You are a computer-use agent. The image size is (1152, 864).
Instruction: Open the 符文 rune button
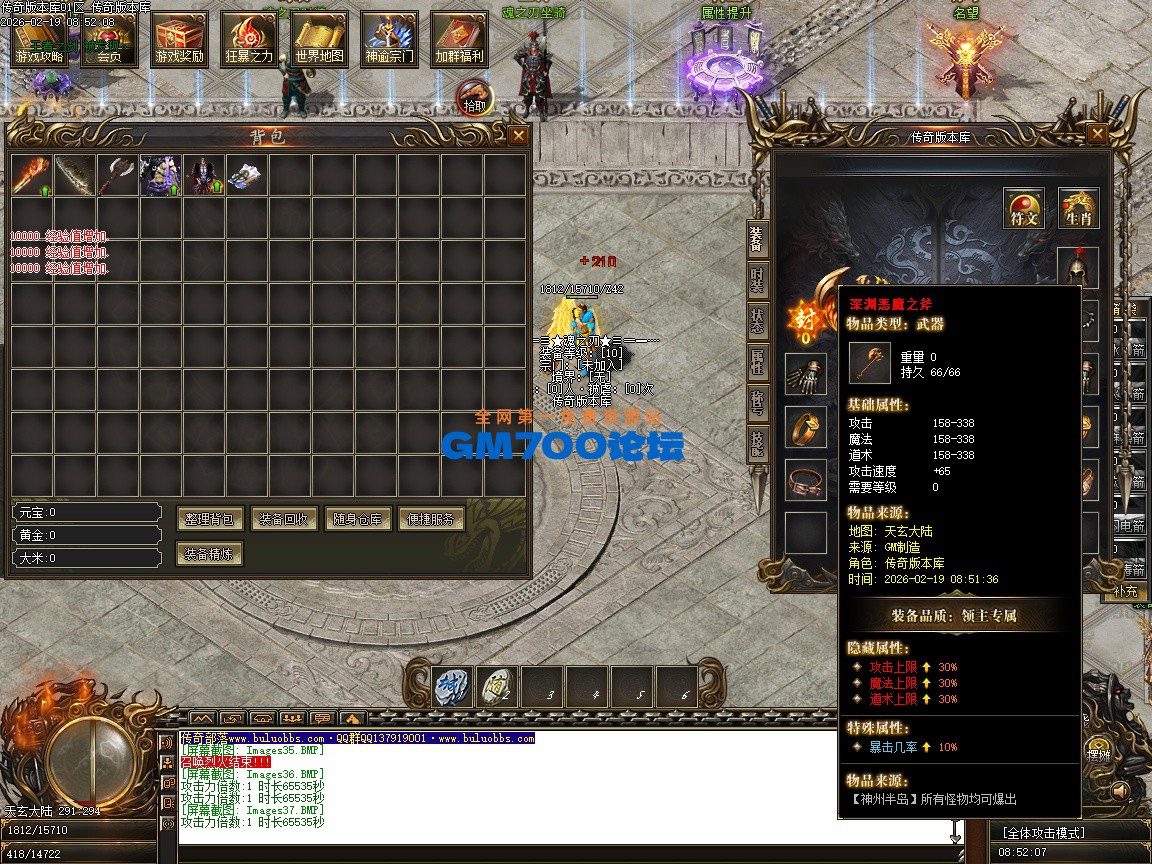point(1025,208)
